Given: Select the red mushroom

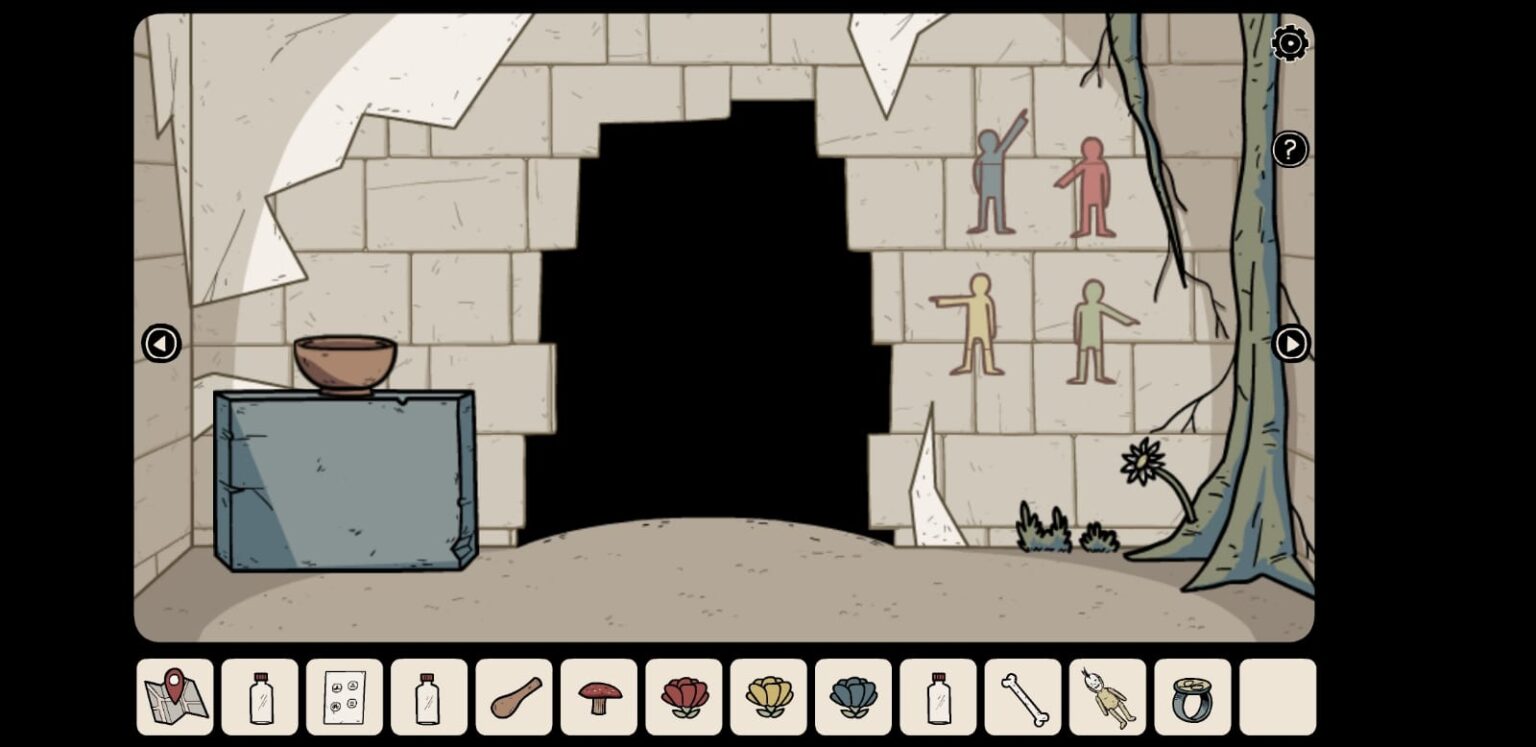Looking at the screenshot, I should tap(597, 697).
